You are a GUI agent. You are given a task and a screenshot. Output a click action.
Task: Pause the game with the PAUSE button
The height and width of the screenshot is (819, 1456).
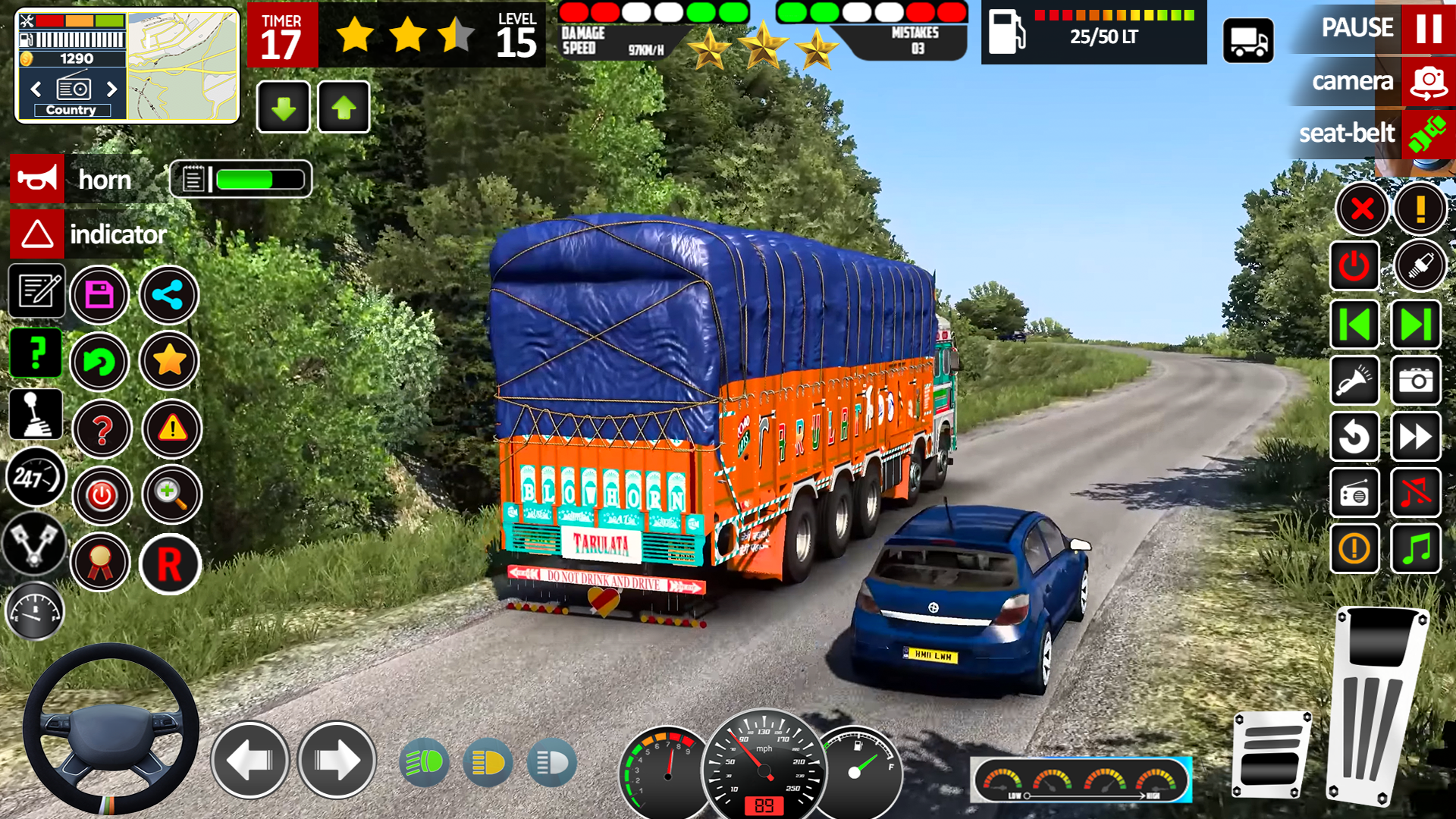(1428, 28)
